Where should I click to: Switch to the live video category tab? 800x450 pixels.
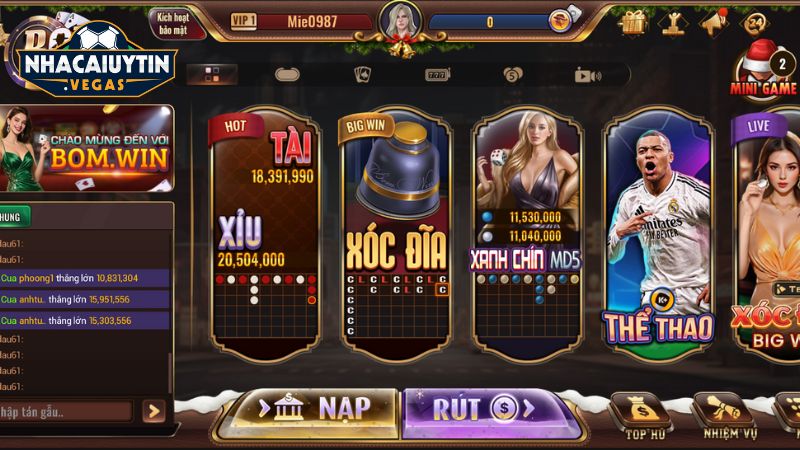point(586,74)
